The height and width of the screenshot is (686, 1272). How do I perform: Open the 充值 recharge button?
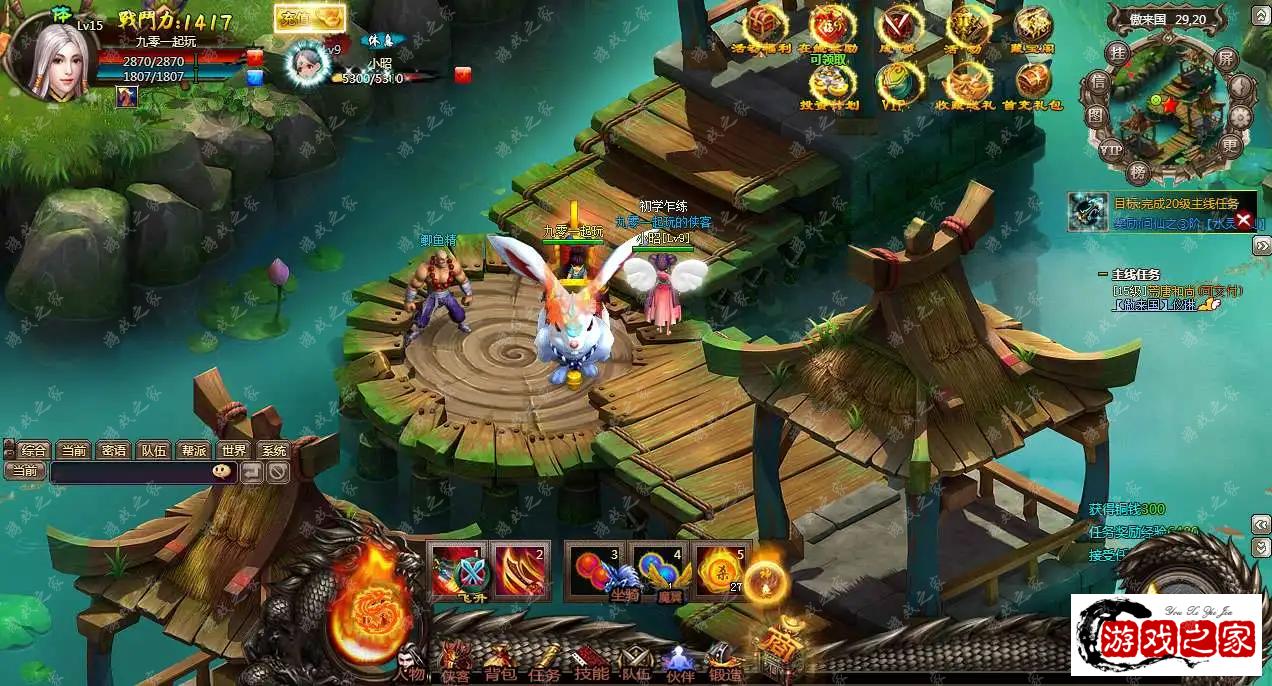point(310,18)
